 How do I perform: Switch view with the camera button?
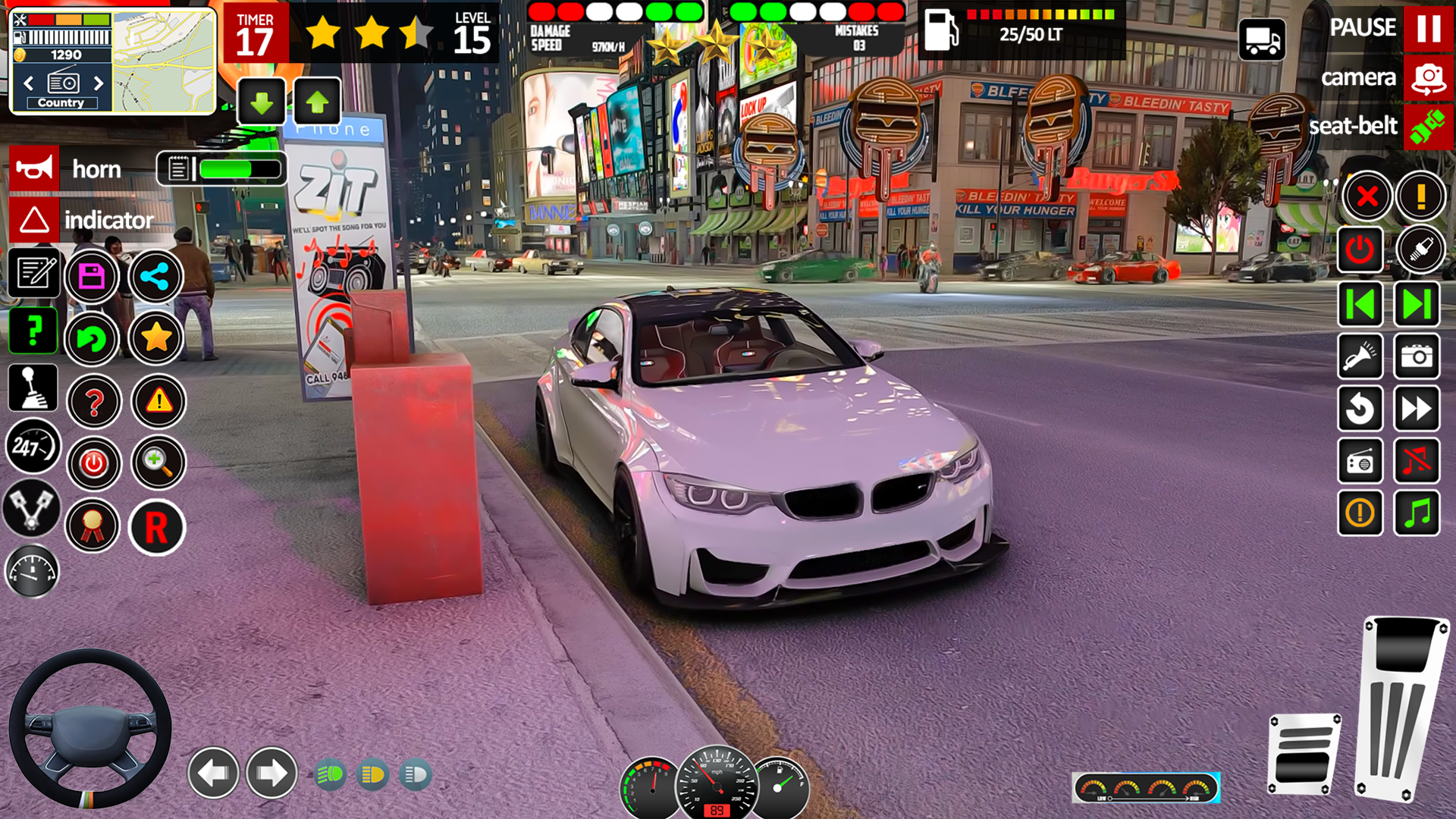1428,78
